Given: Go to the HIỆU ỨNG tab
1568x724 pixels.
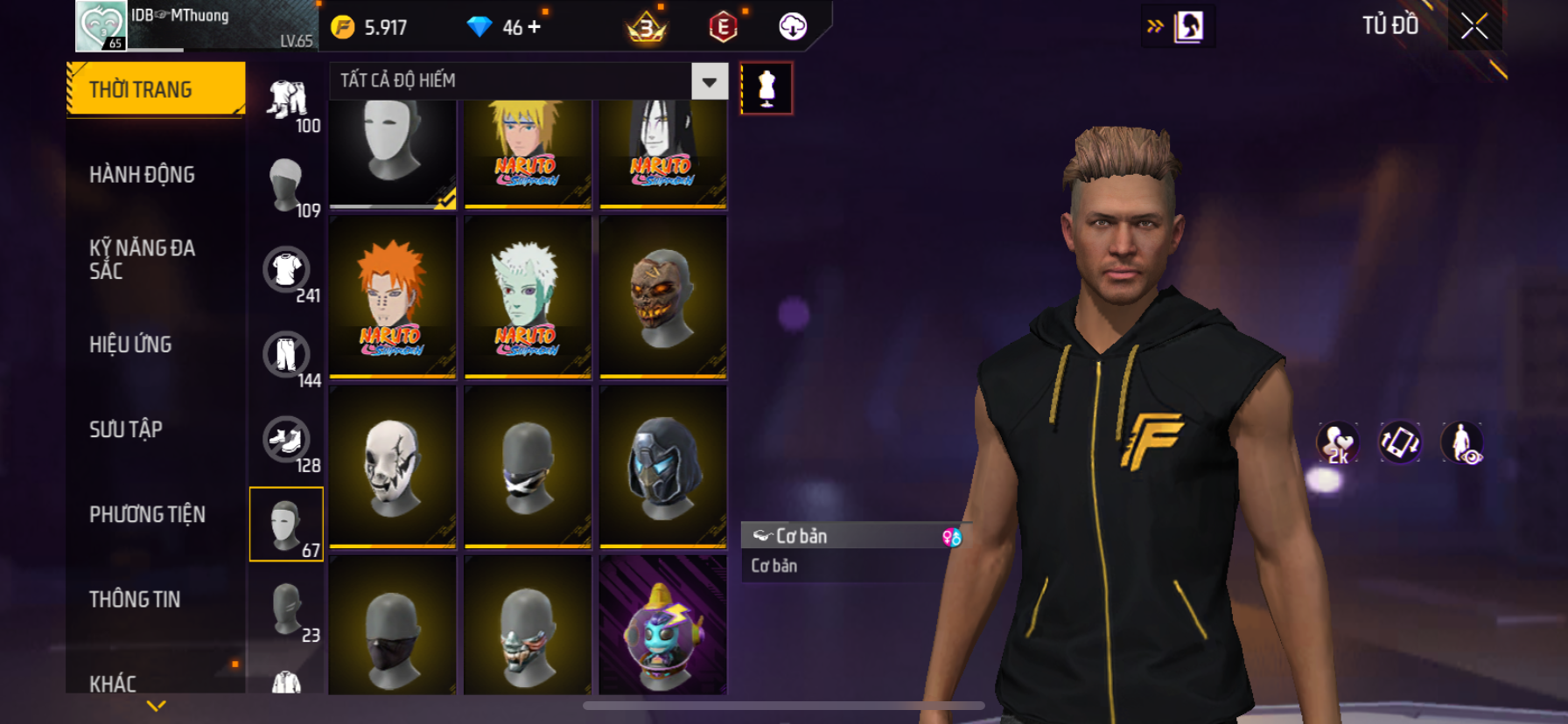Looking at the screenshot, I should click(x=130, y=345).
